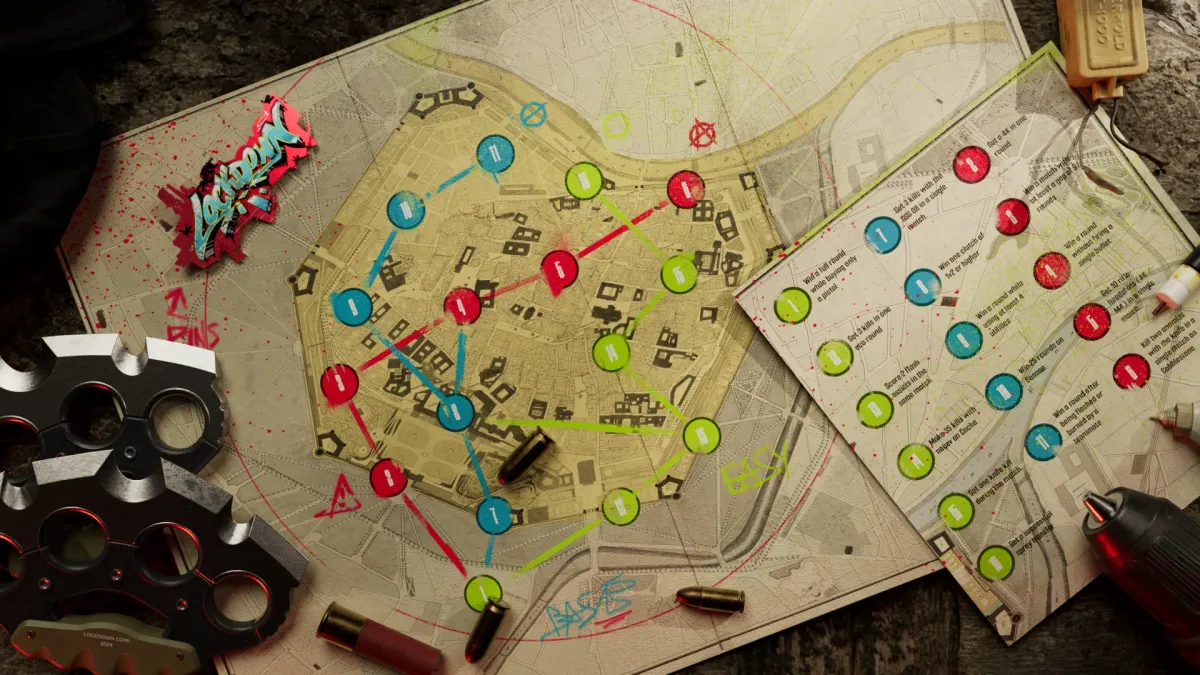This screenshot has width=1200, height=675.
Task: Select the pistol-only full round mission node
Action: tap(792, 305)
